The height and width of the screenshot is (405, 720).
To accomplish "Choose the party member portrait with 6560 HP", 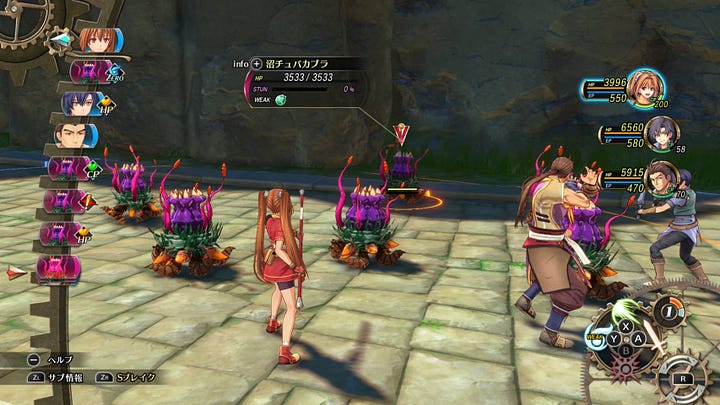I will click(x=661, y=134).
